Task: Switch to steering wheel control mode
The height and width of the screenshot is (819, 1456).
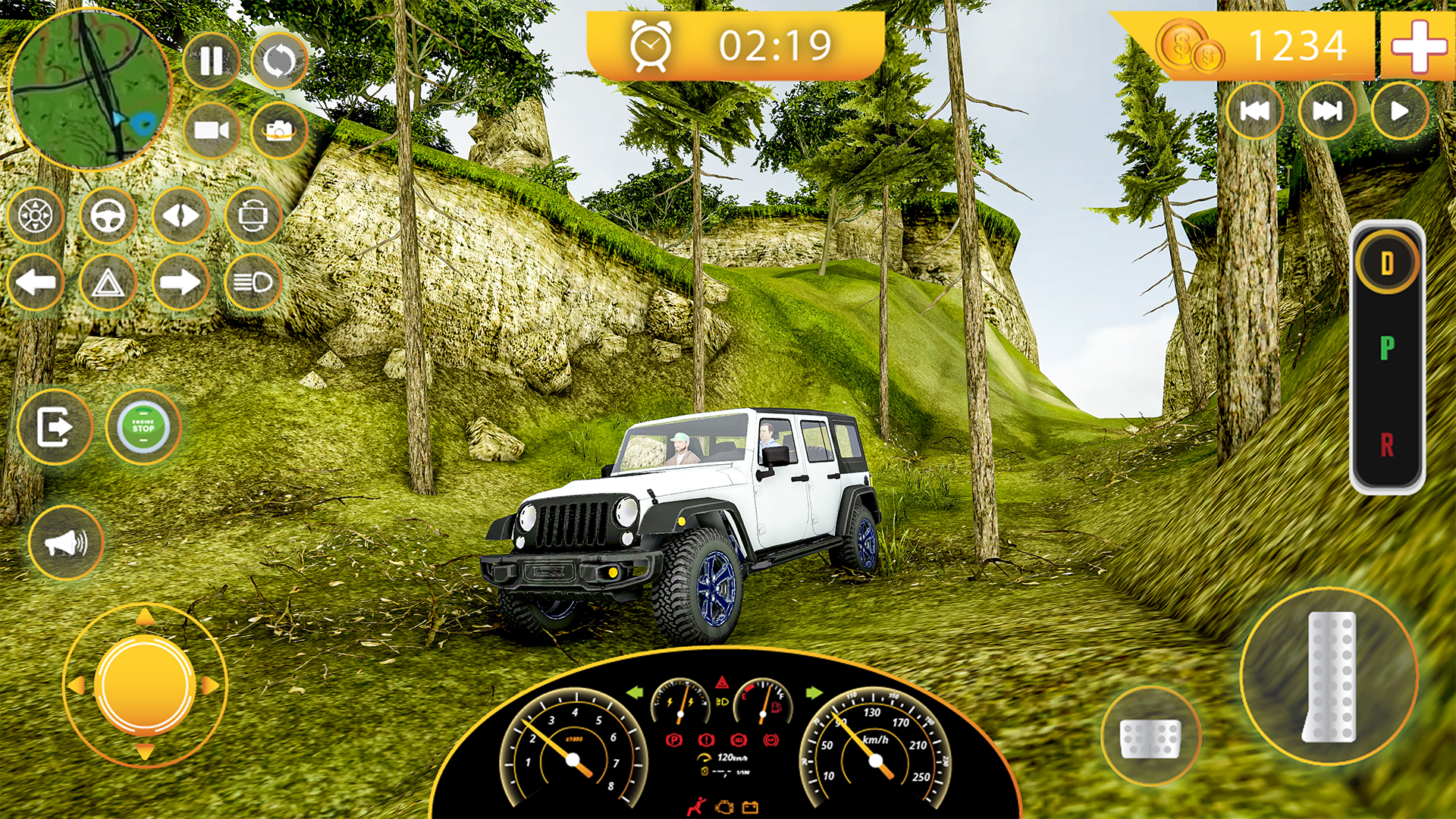Action: (107, 216)
